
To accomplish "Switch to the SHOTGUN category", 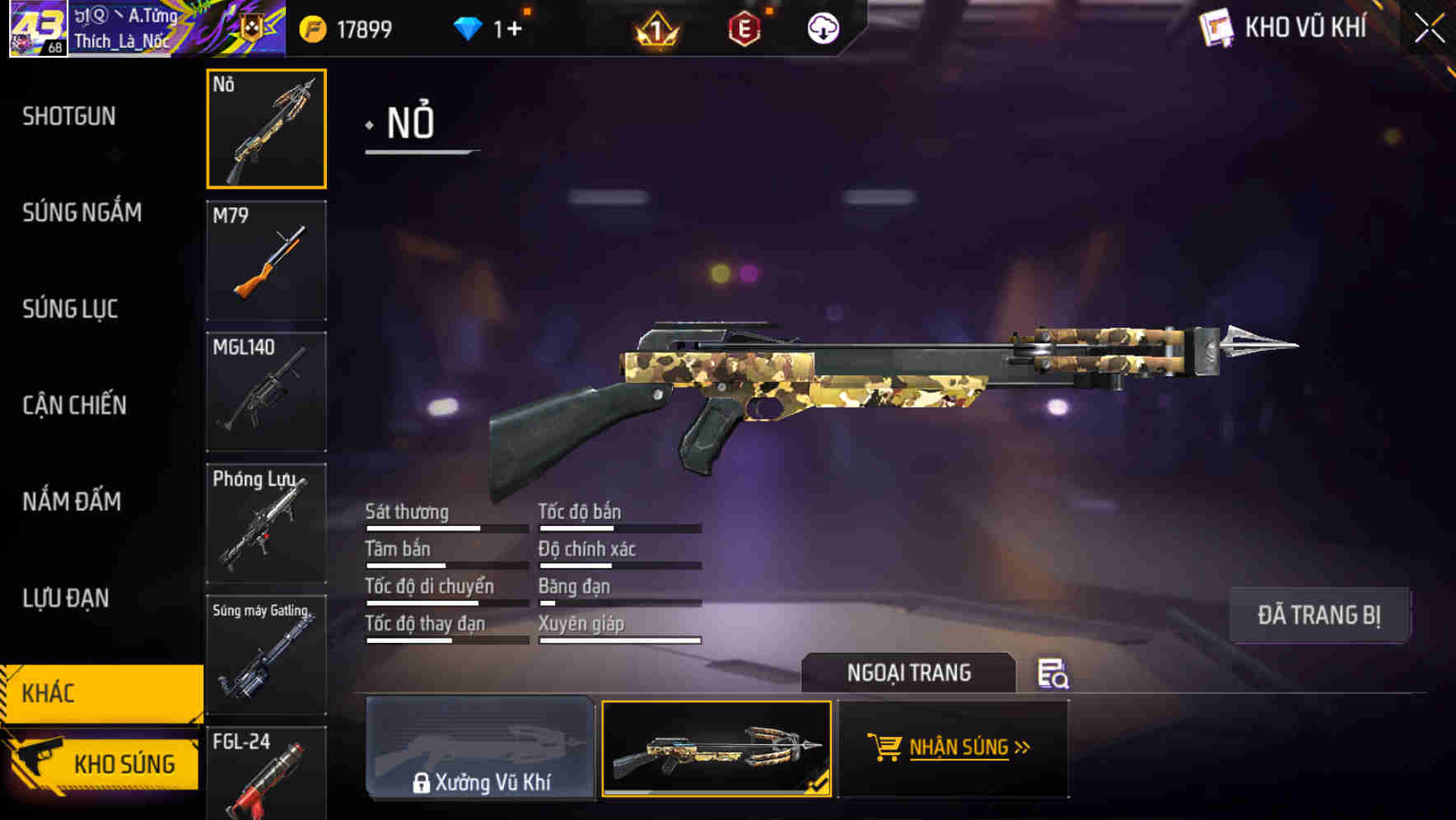I will (69, 116).
